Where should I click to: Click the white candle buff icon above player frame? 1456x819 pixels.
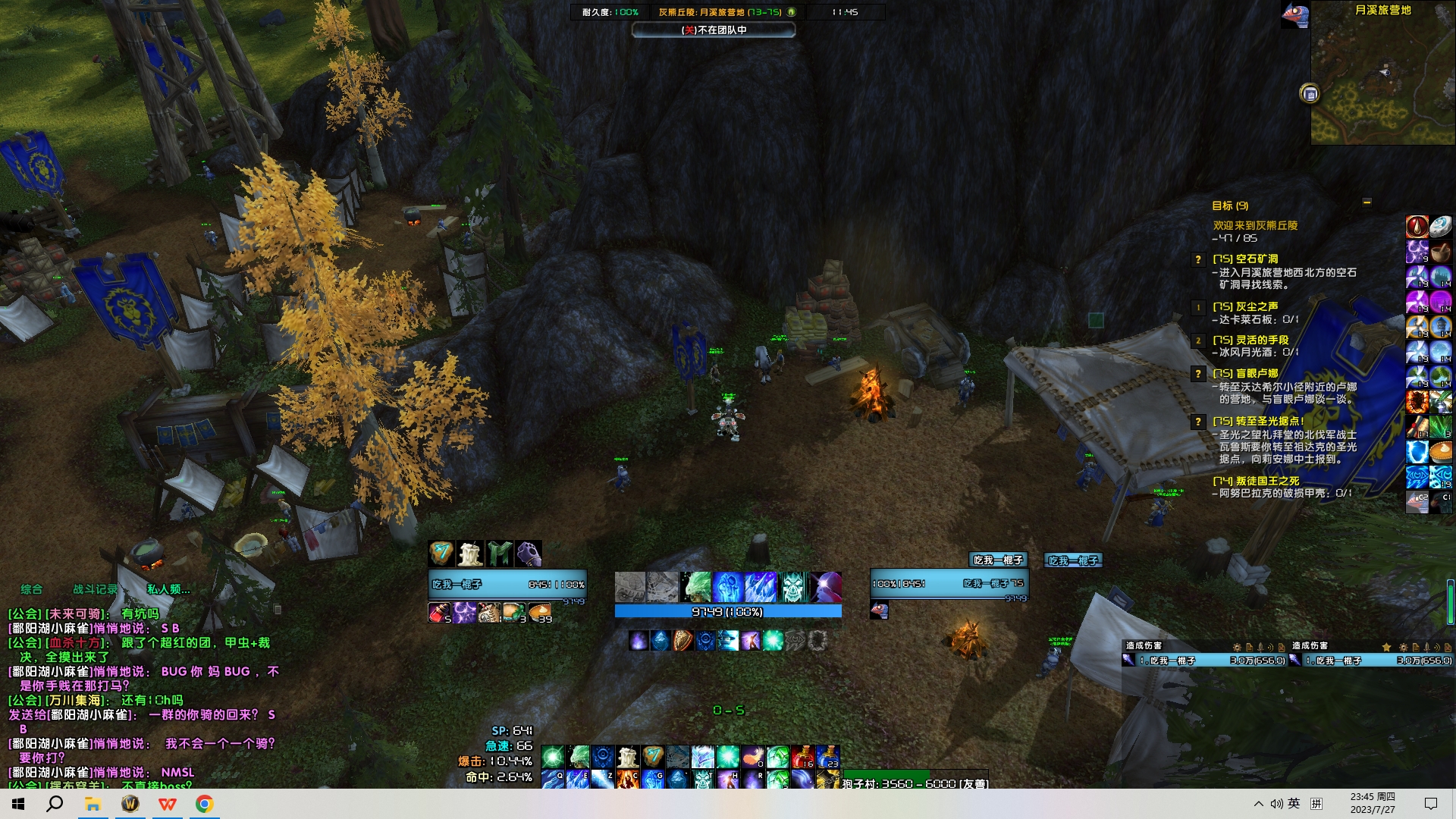[x=470, y=554]
